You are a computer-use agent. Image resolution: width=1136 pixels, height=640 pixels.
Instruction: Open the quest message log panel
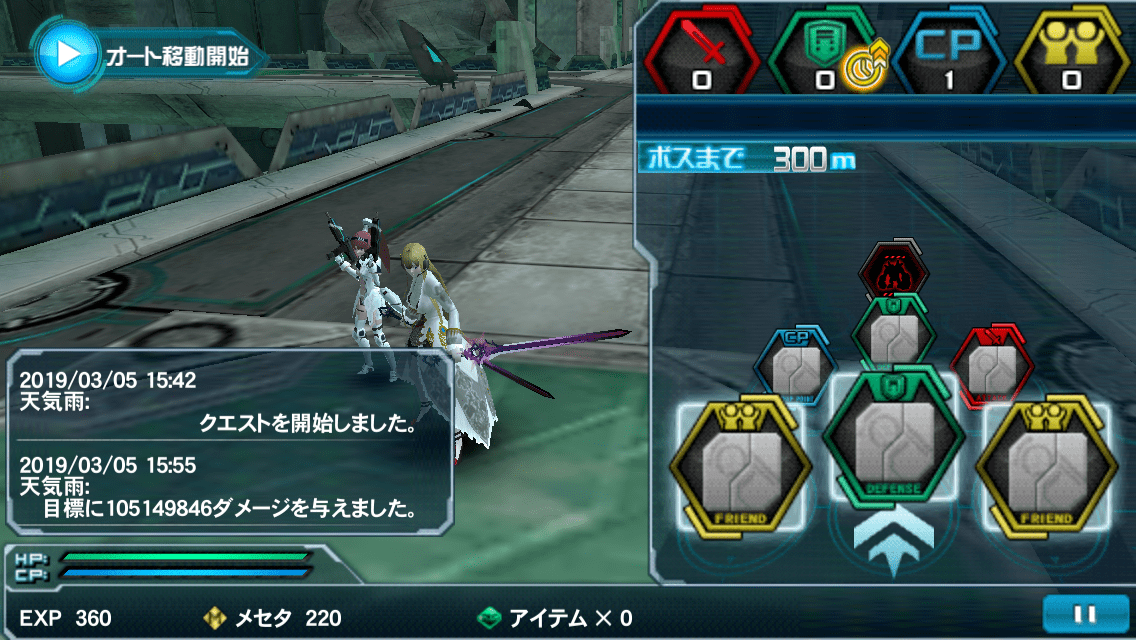pyautogui.click(x=230, y=443)
